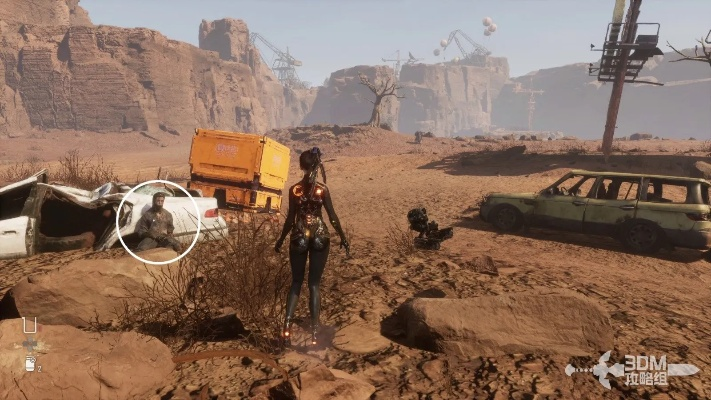Screen dimensions: 711x400
Task: Select the healing canister quick-use item
Action: coord(30,364)
